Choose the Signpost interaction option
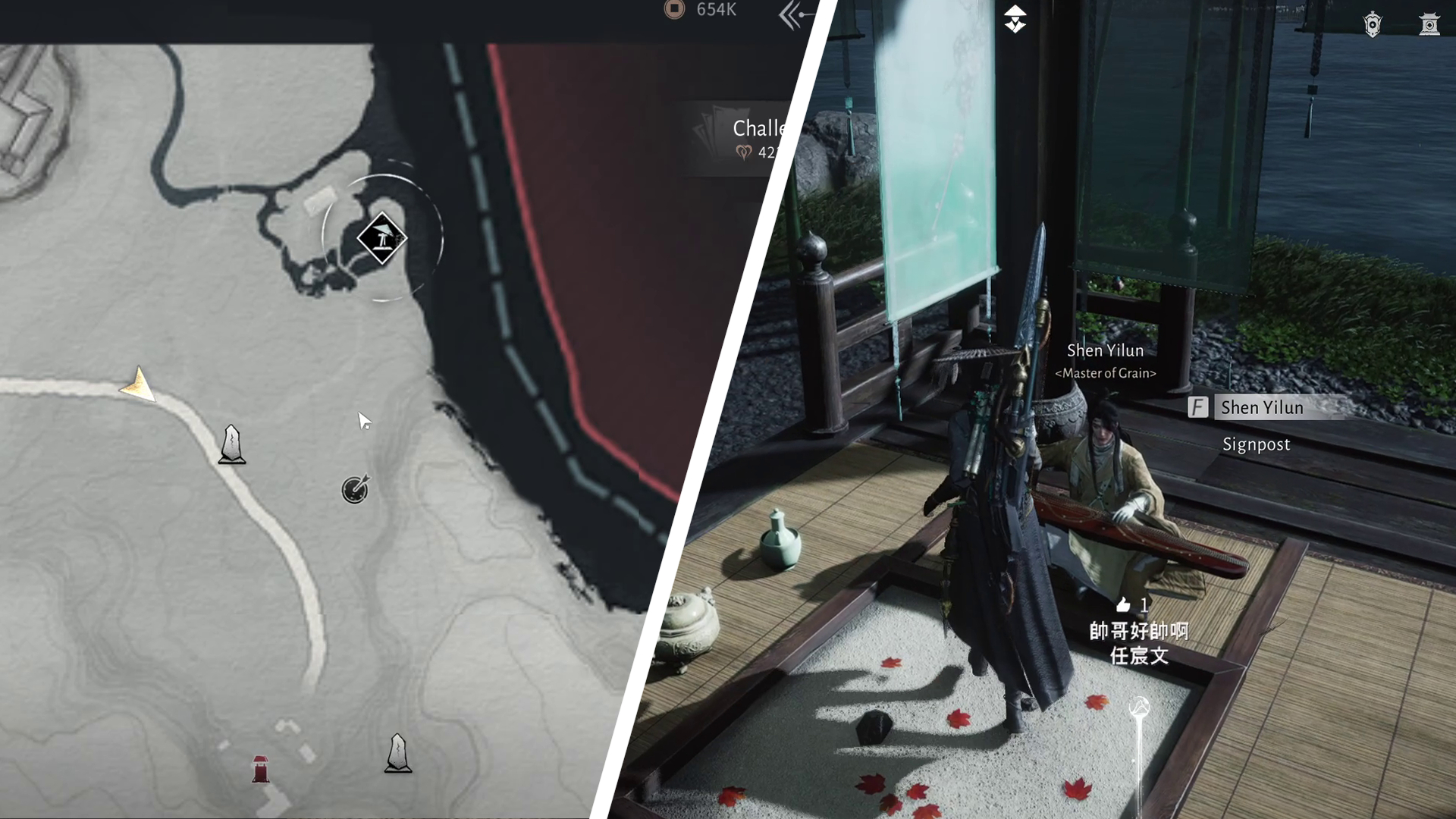The width and height of the screenshot is (1456, 819). pos(1256,444)
